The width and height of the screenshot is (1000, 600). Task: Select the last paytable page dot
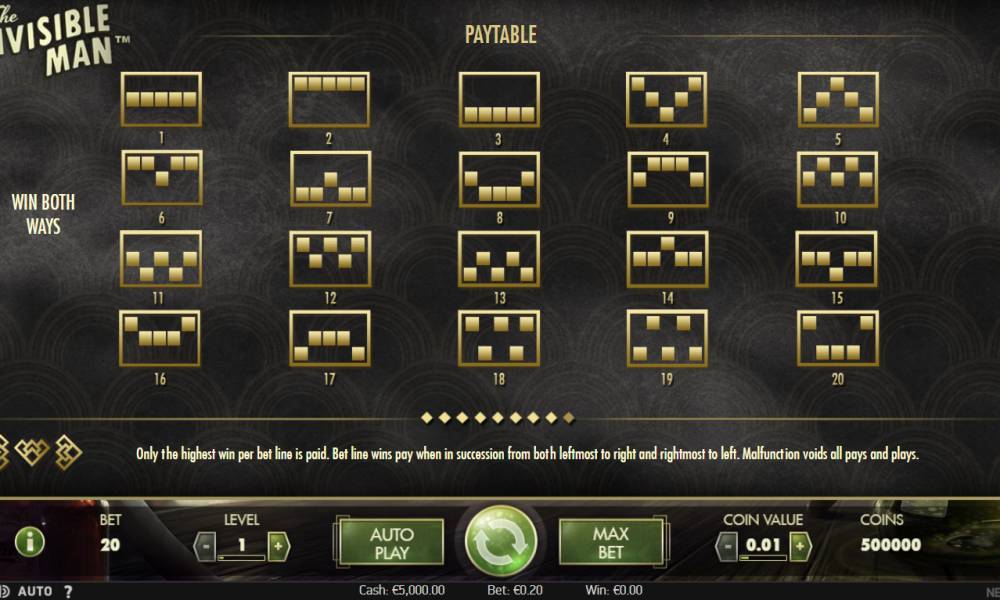tap(570, 416)
